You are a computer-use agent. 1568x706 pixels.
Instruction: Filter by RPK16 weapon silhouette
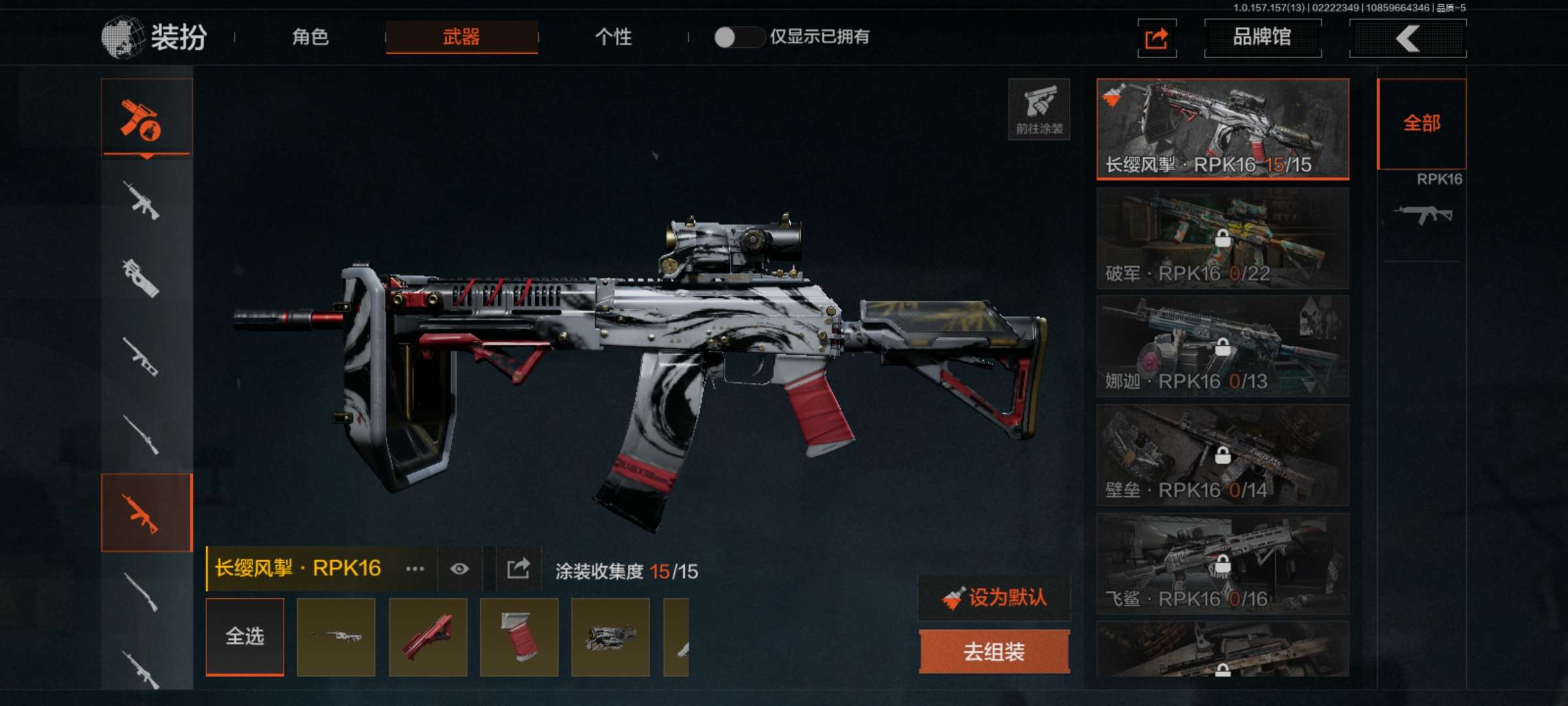[x=1423, y=214]
